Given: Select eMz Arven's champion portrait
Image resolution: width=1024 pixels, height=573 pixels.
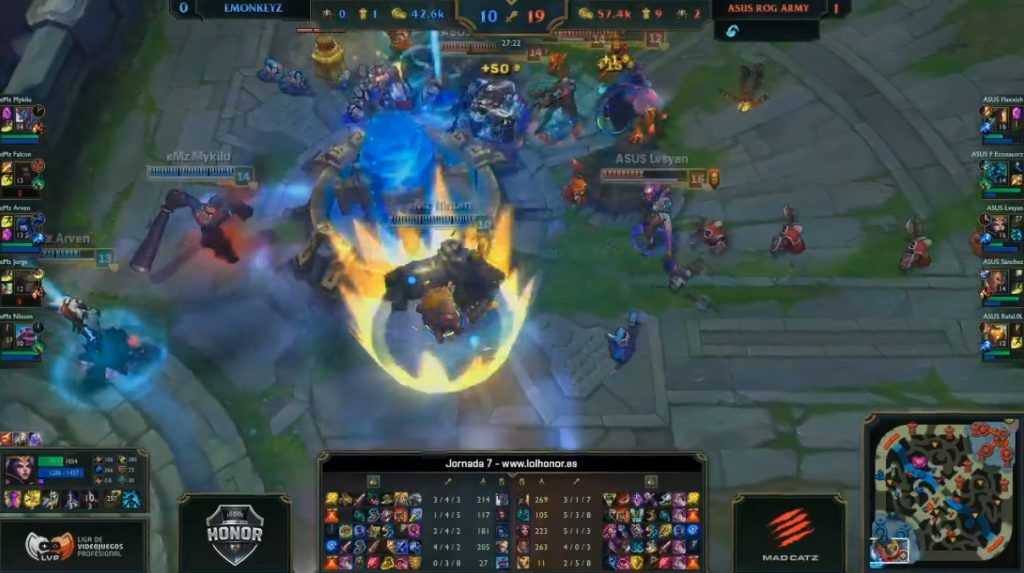Looking at the screenshot, I should click(22, 226).
